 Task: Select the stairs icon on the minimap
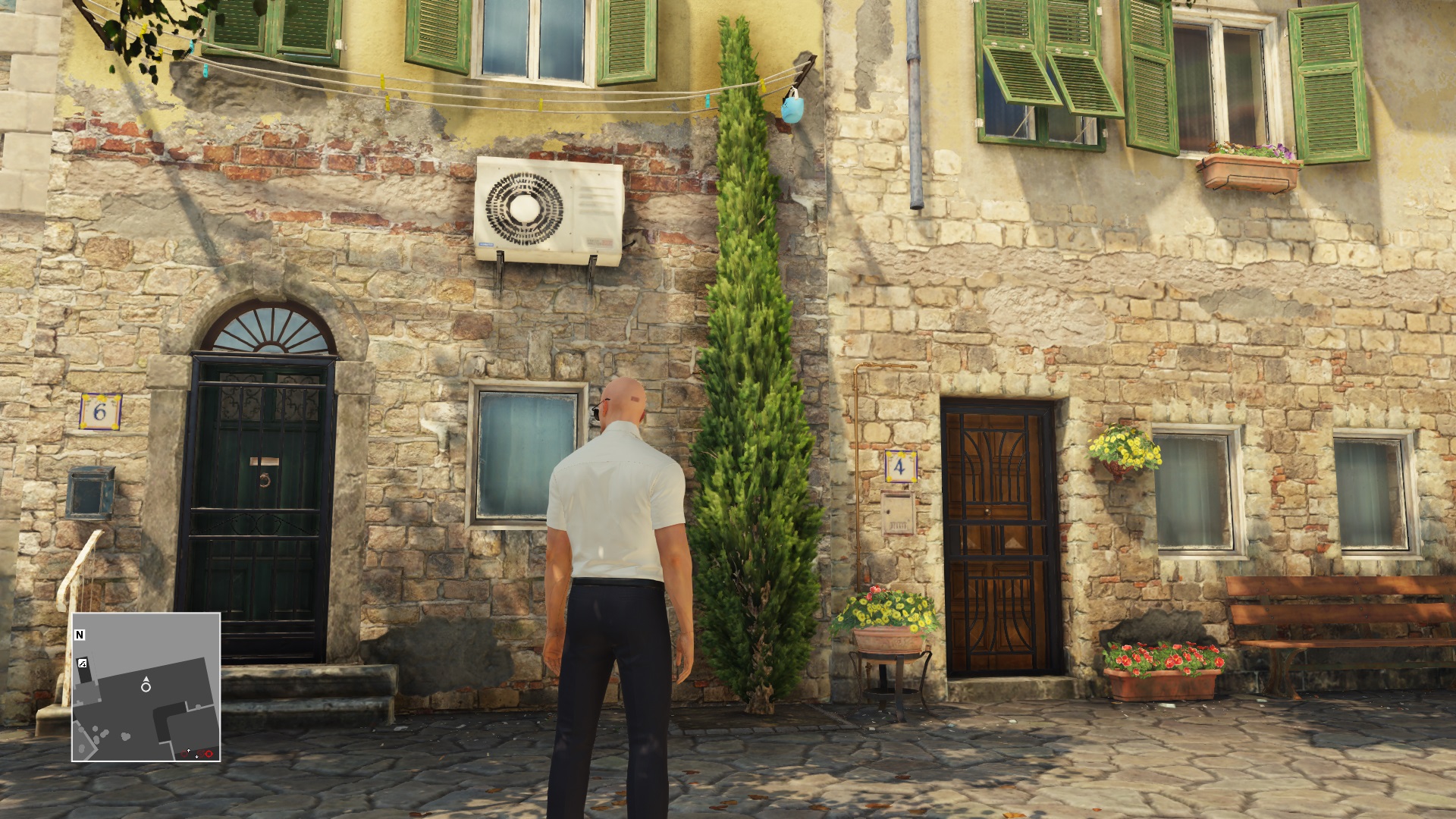pyautogui.click(x=83, y=662)
